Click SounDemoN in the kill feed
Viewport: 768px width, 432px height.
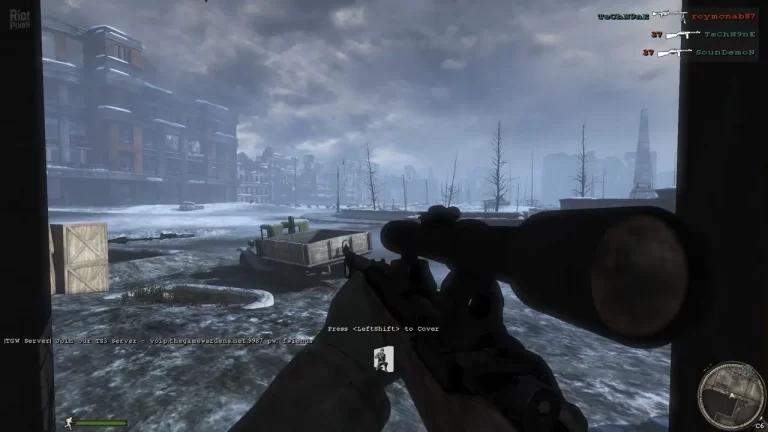click(x=725, y=51)
